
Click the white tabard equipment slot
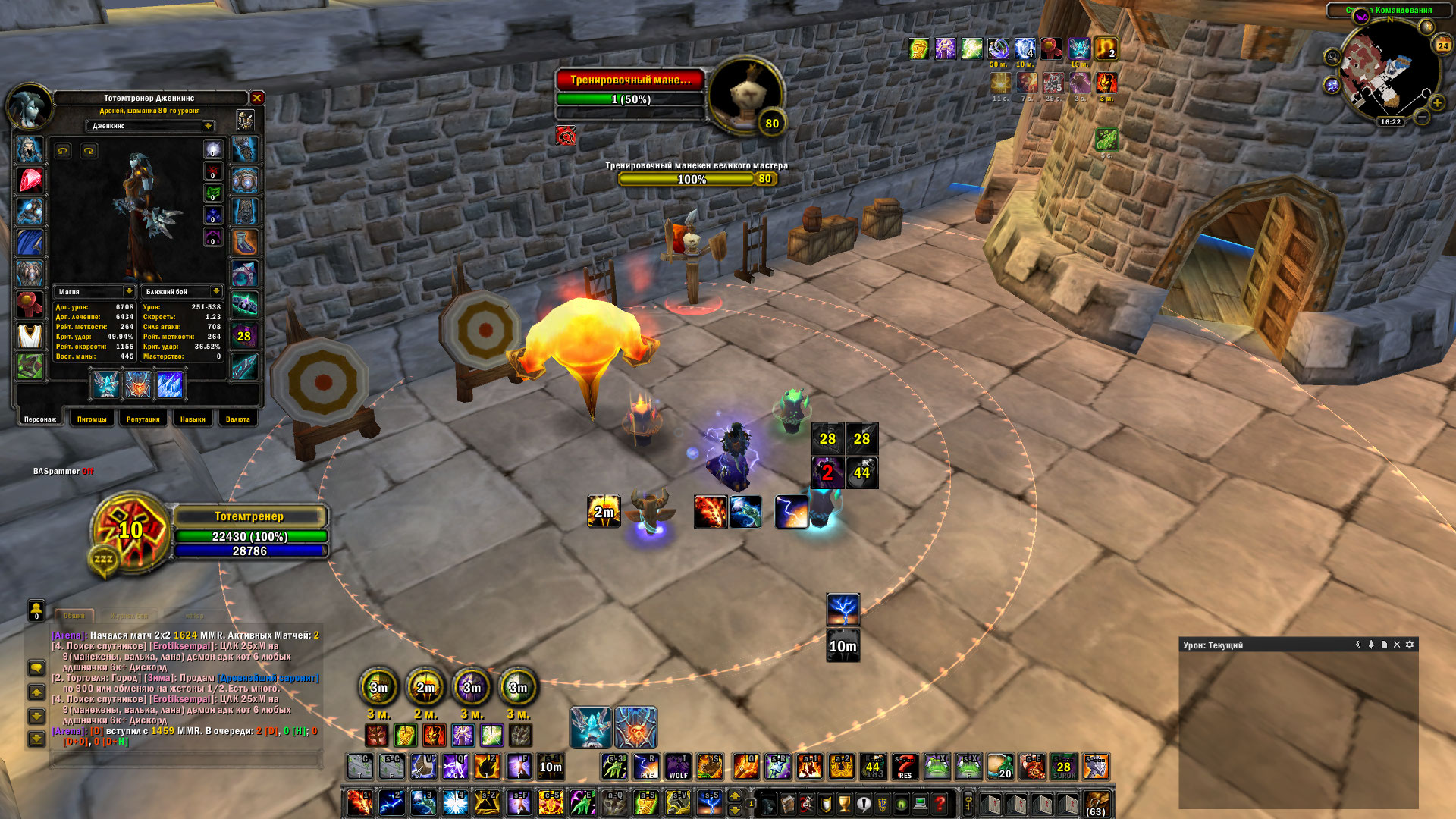point(30,335)
